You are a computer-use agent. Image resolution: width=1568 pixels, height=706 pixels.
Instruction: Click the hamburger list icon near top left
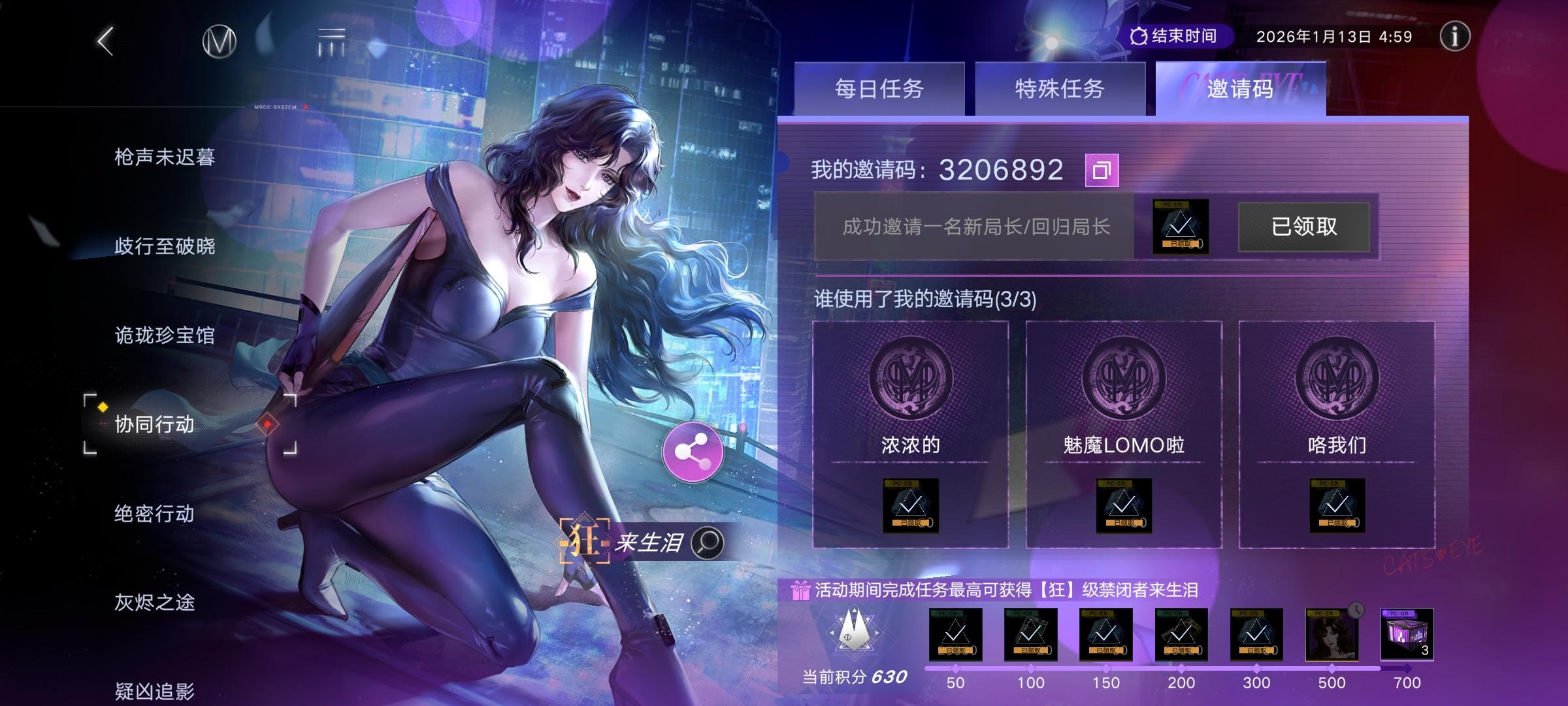point(331,41)
